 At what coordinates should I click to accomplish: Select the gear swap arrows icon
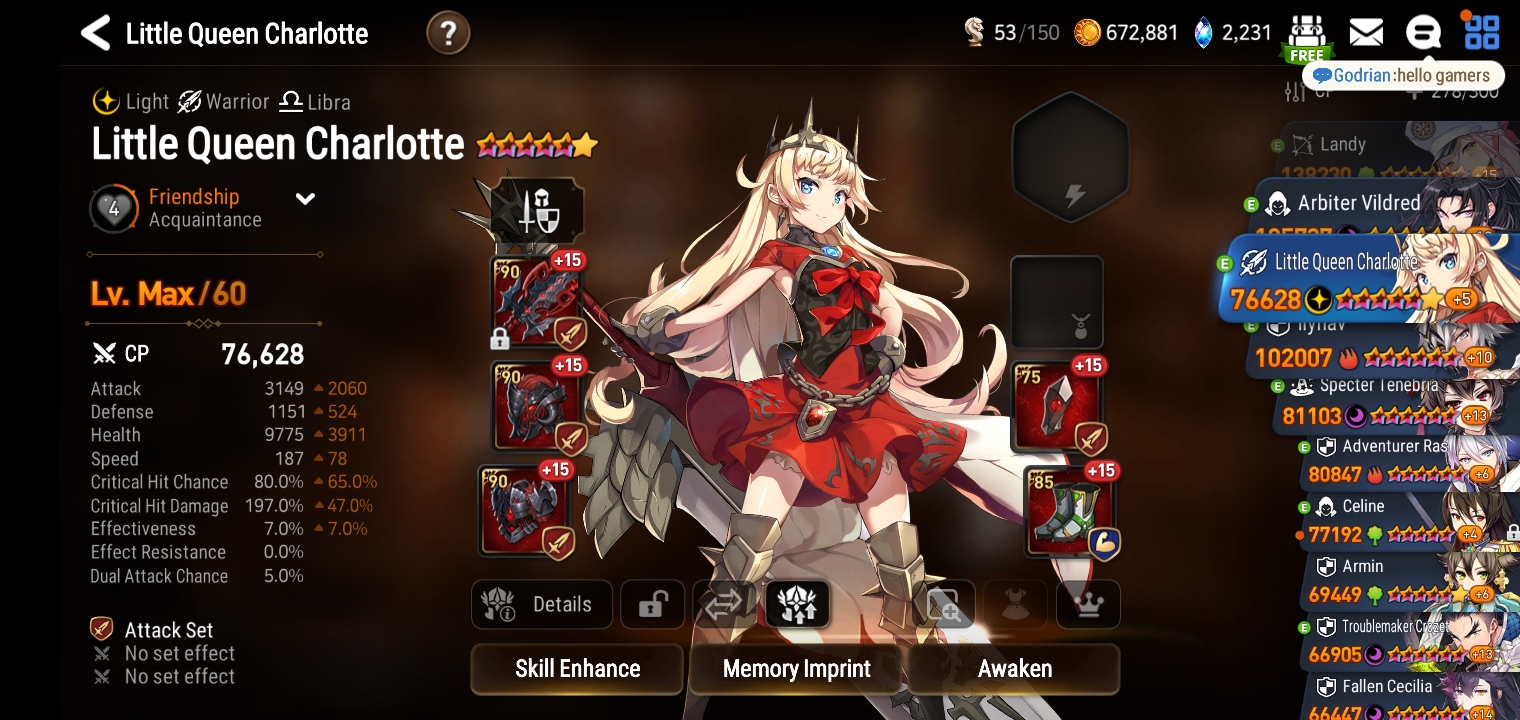click(724, 604)
